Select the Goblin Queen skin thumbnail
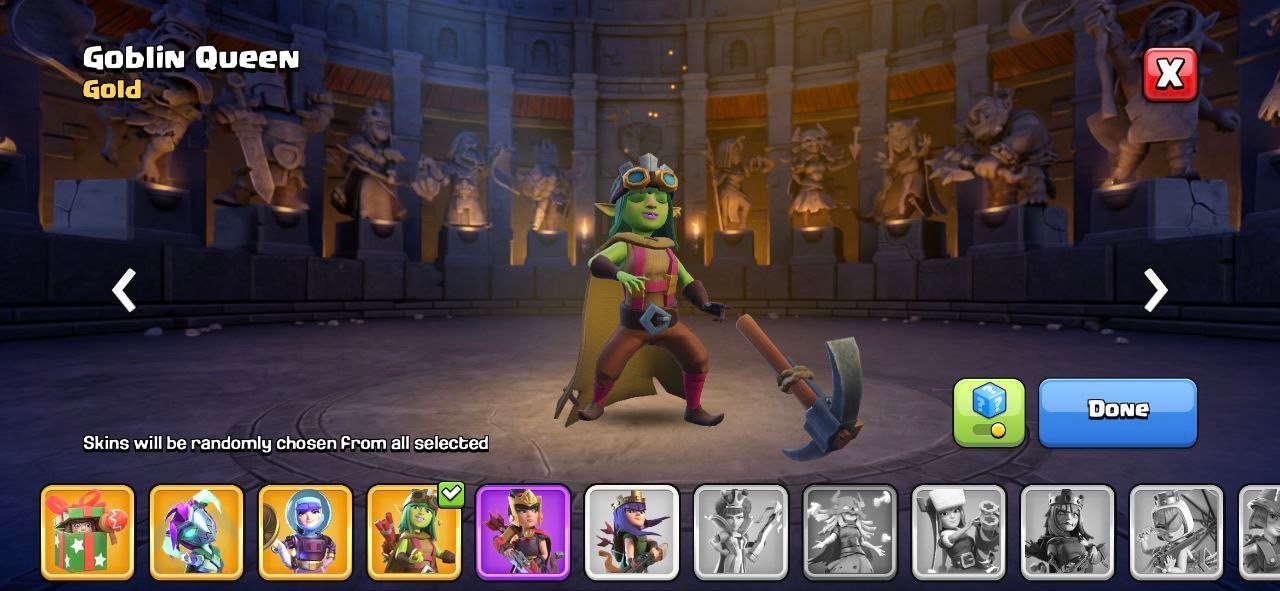The height and width of the screenshot is (591, 1280). tap(414, 534)
